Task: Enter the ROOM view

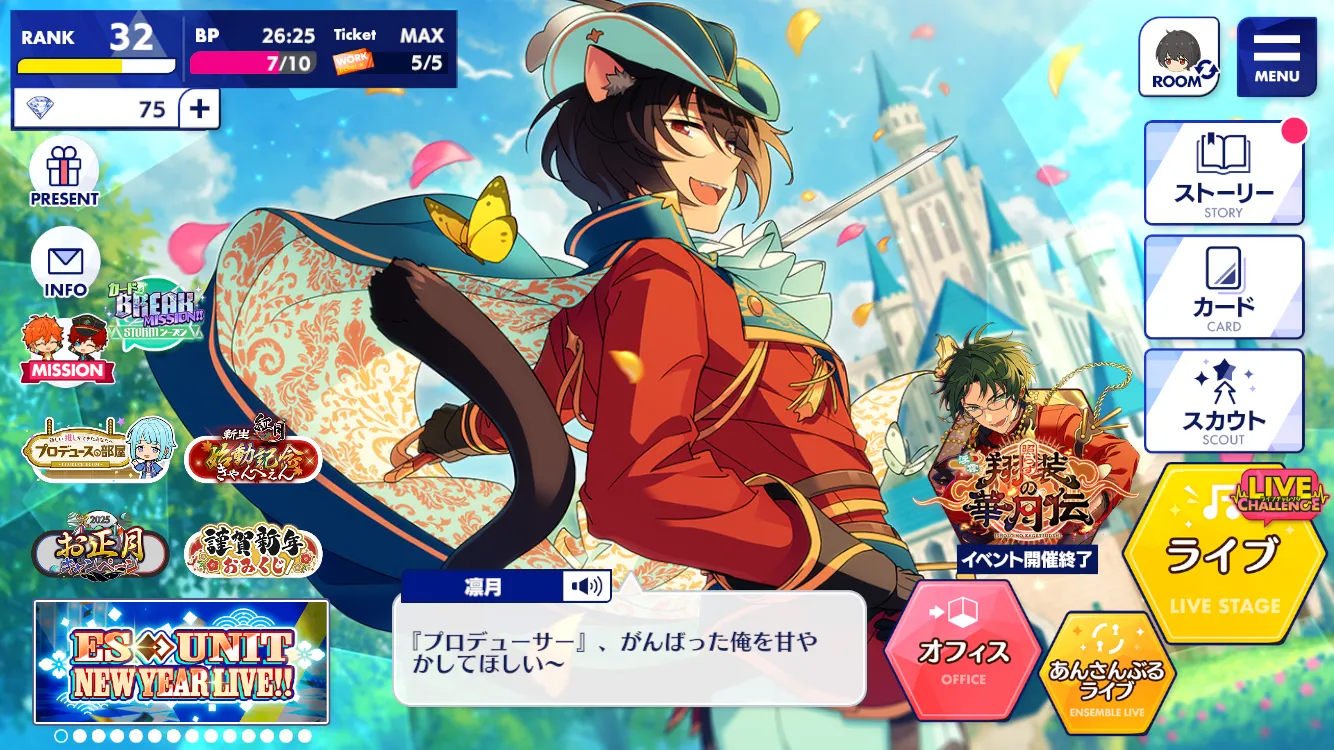Action: [1179, 58]
